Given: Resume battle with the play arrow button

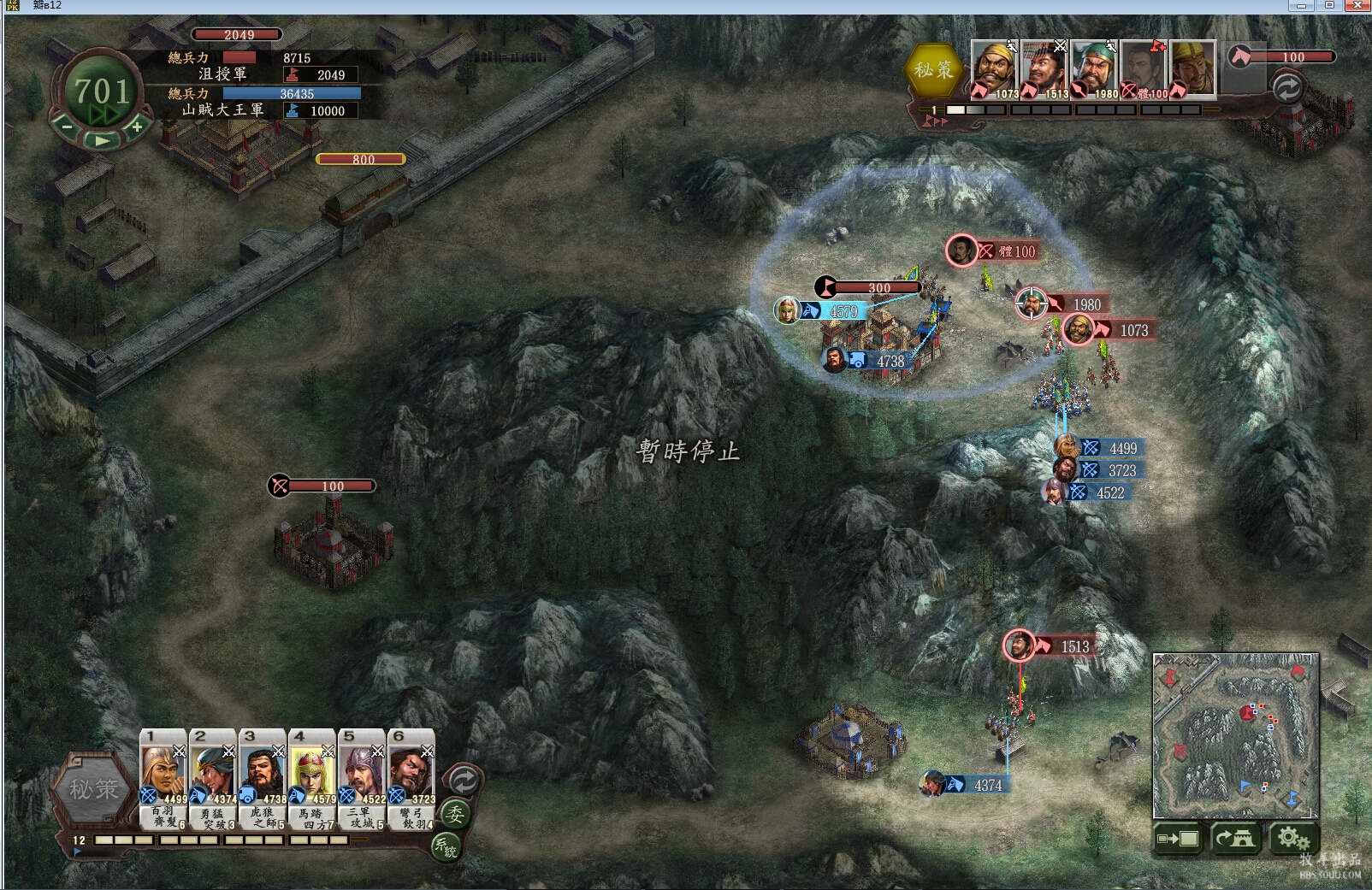Looking at the screenshot, I should 102,140.
